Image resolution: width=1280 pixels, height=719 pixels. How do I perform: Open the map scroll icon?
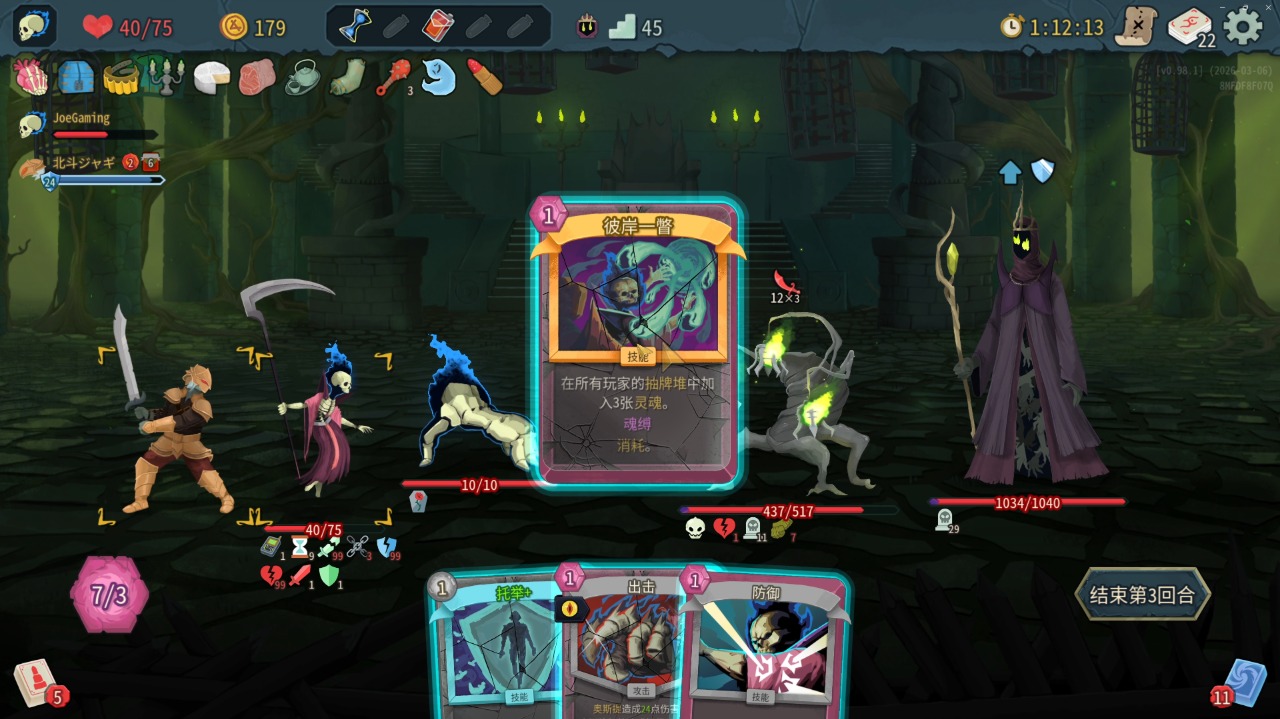[x=1136, y=26]
